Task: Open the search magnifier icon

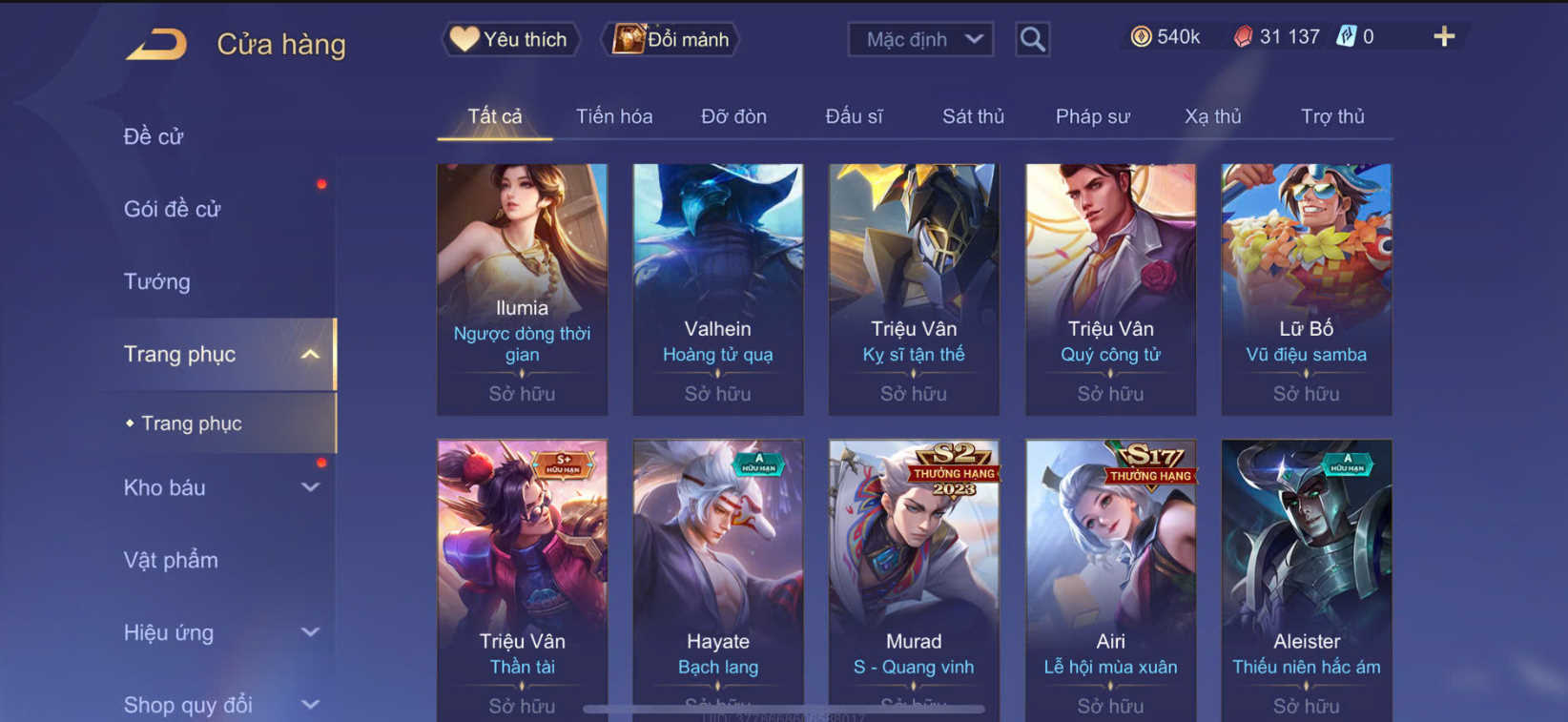Action: pos(1033,39)
